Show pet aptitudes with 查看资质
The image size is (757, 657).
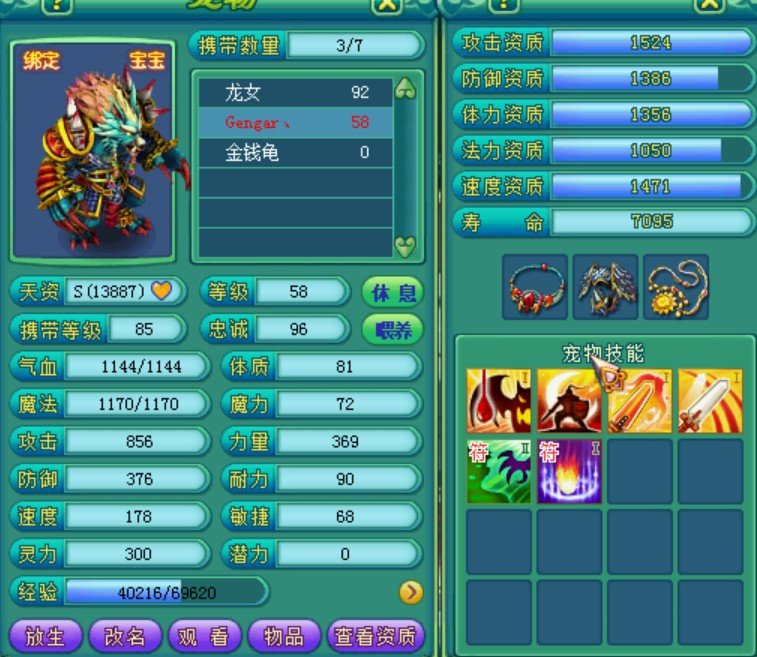pyautogui.click(x=376, y=637)
